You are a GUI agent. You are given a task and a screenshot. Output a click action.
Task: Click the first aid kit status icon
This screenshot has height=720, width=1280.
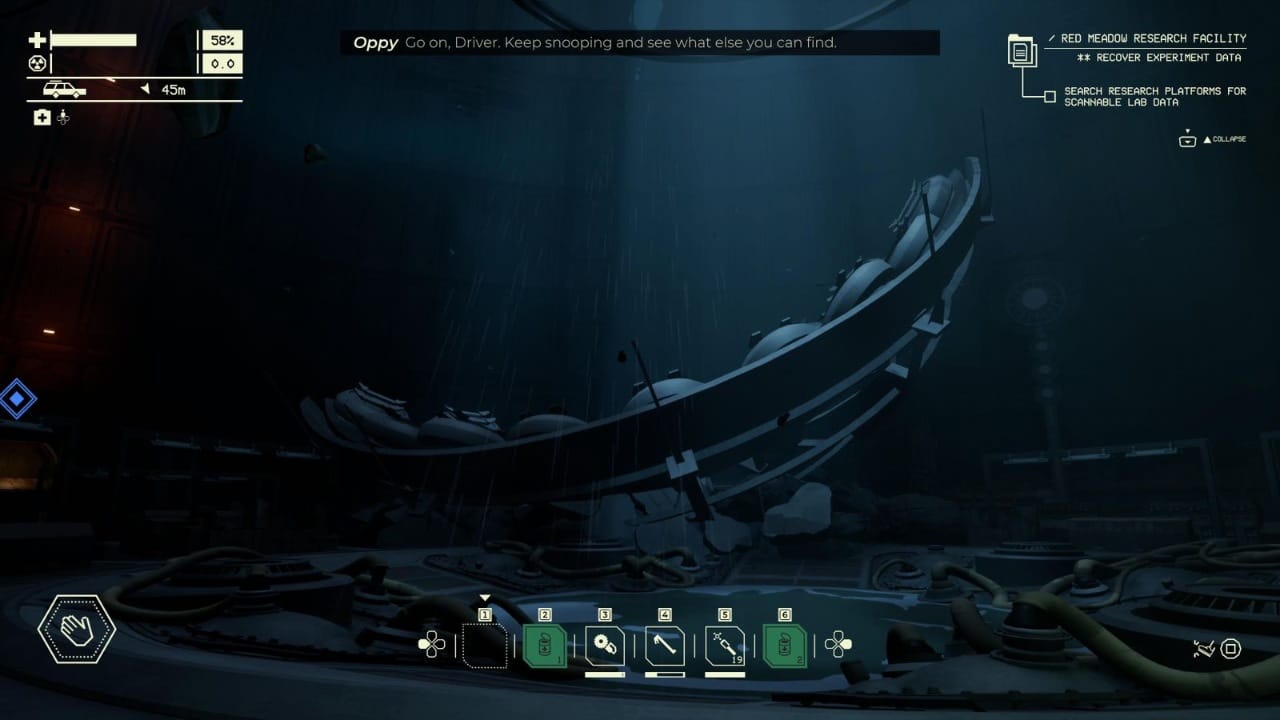(x=42, y=118)
